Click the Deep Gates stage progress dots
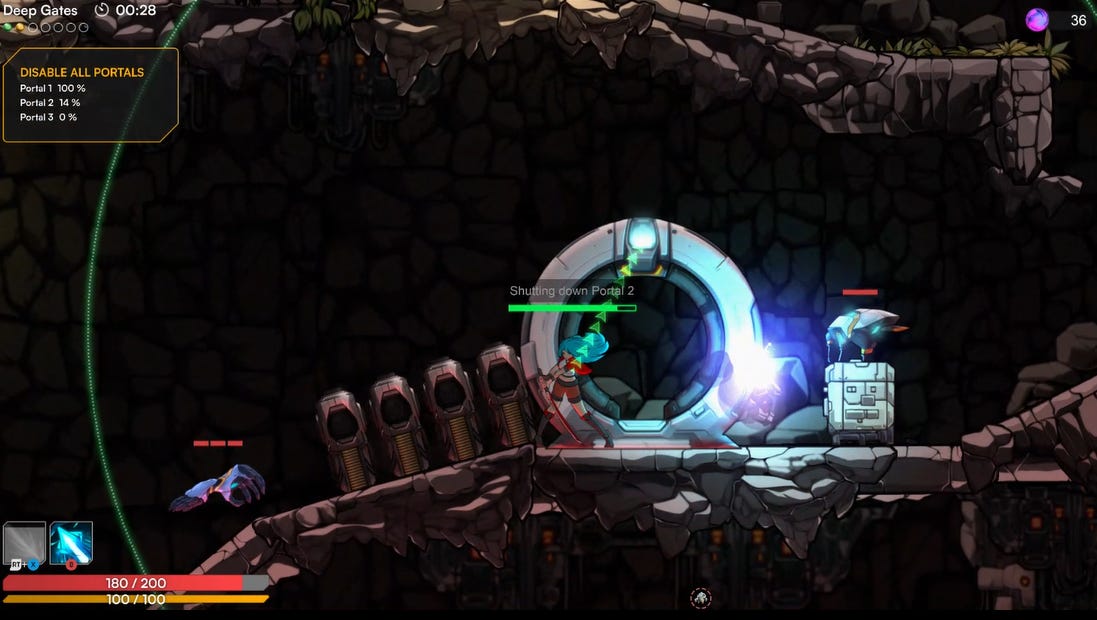Screen dimensions: 1097x620 [46, 28]
